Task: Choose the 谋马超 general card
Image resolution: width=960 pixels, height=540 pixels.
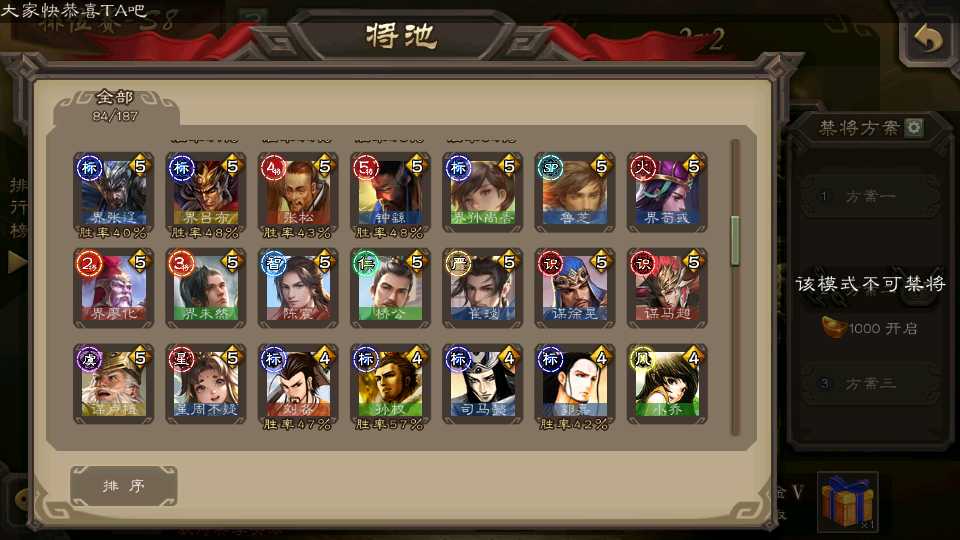Action: (665, 287)
